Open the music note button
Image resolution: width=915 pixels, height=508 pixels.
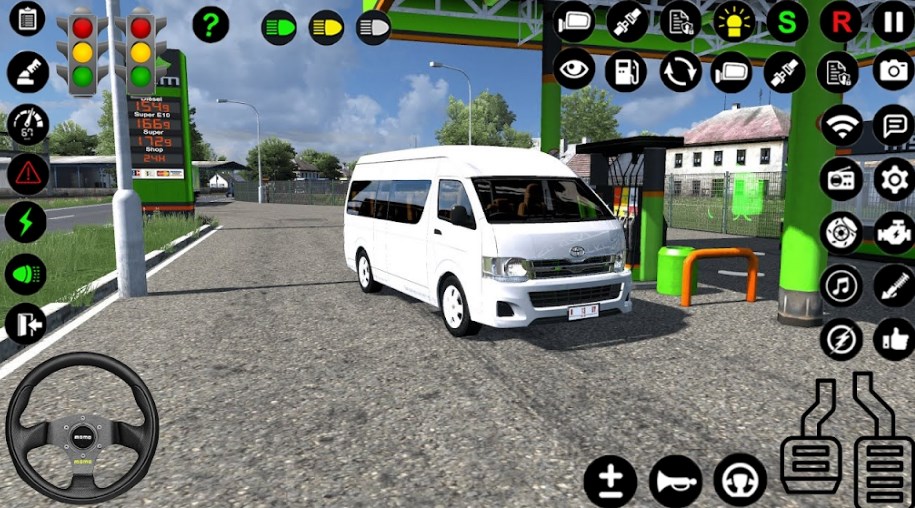(841, 285)
